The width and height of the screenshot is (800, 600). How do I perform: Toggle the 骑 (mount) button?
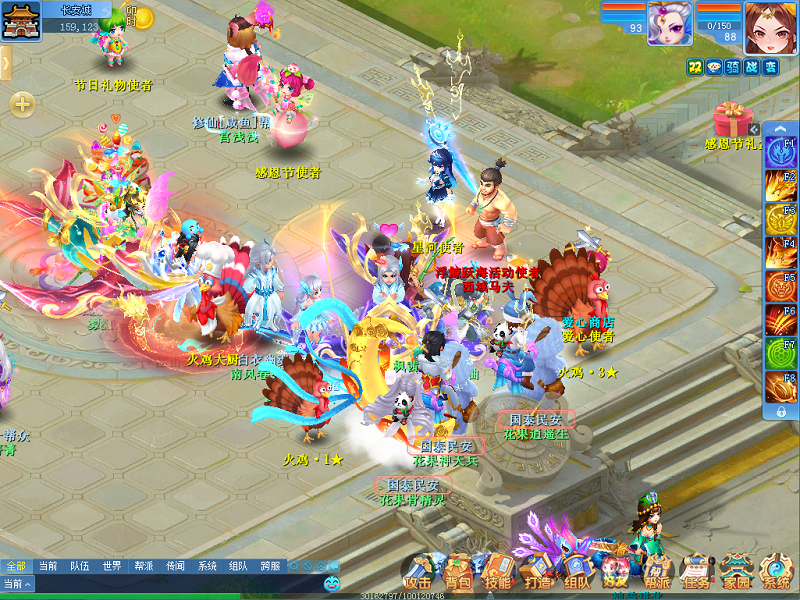[x=732, y=67]
